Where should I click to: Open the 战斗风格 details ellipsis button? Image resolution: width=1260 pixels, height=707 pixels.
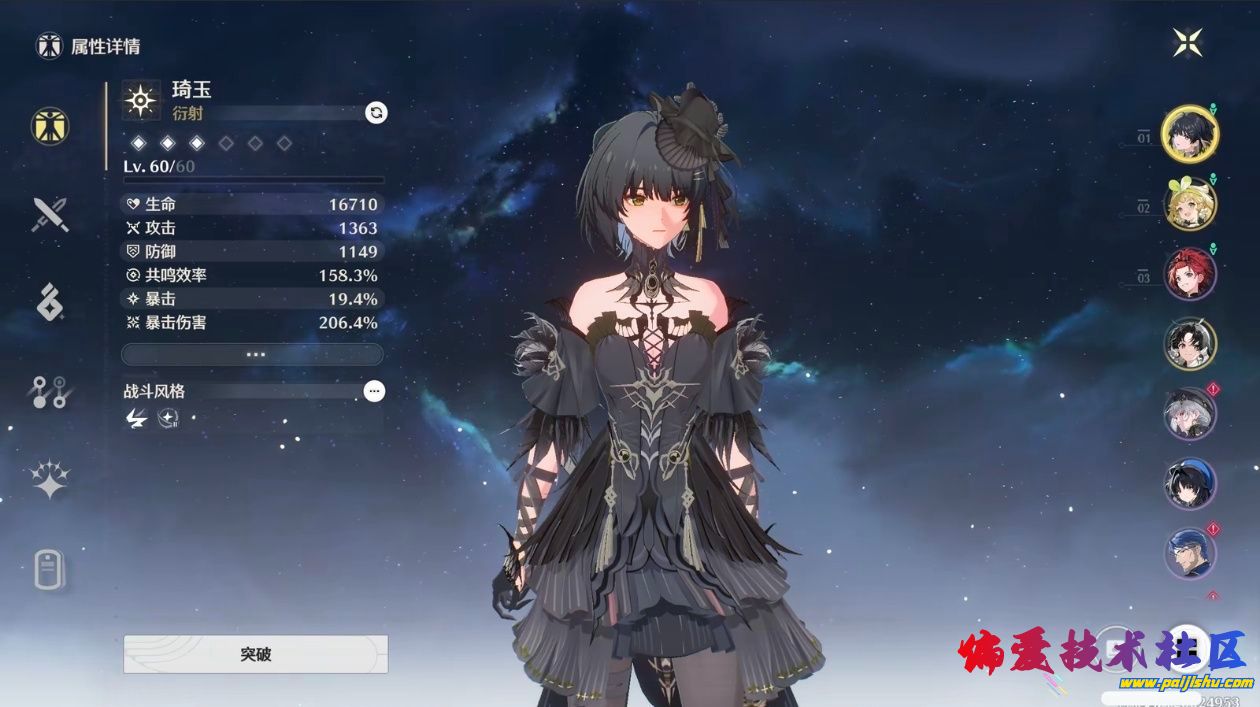(374, 391)
